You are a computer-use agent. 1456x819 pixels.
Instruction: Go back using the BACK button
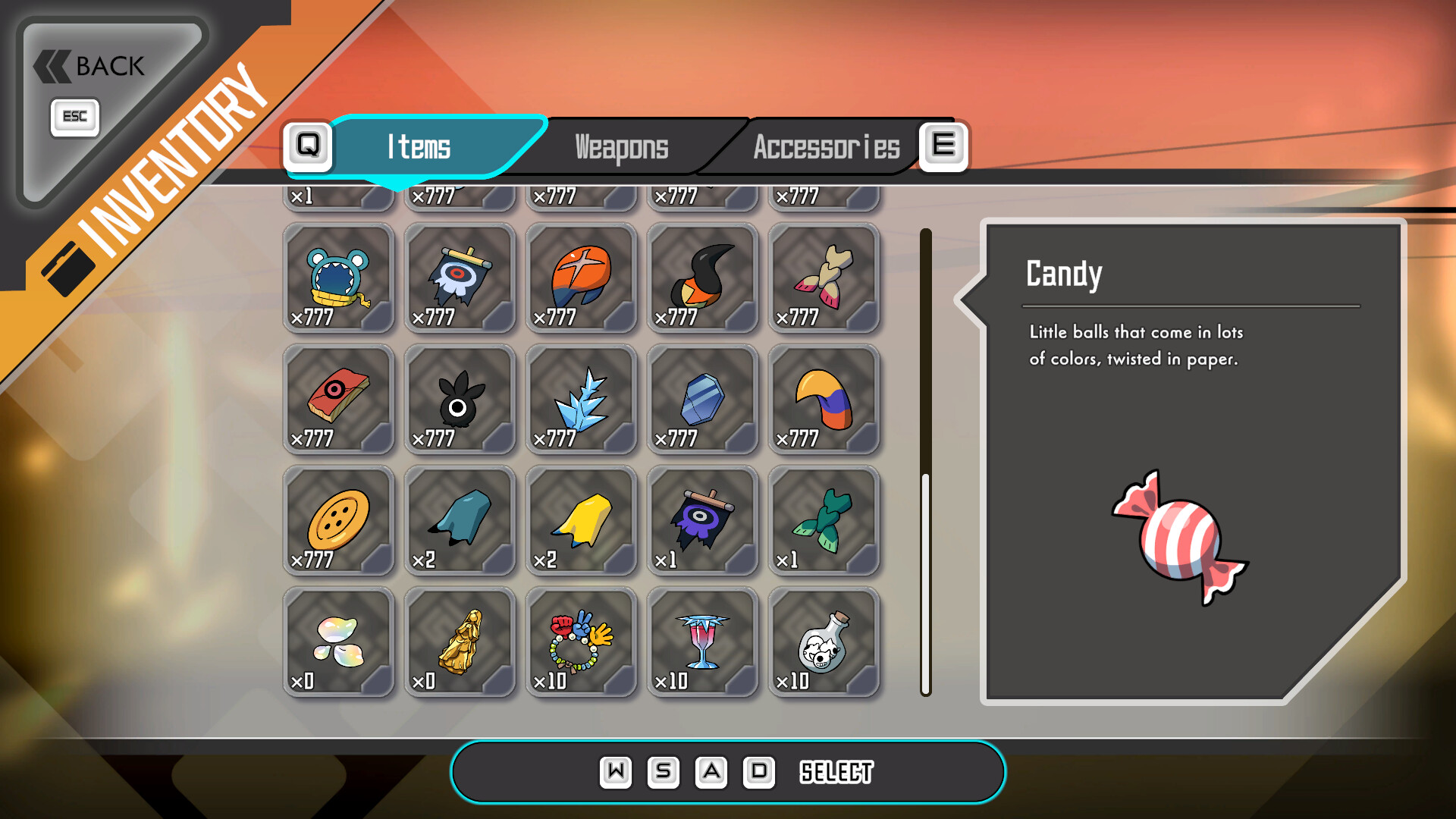point(91,67)
